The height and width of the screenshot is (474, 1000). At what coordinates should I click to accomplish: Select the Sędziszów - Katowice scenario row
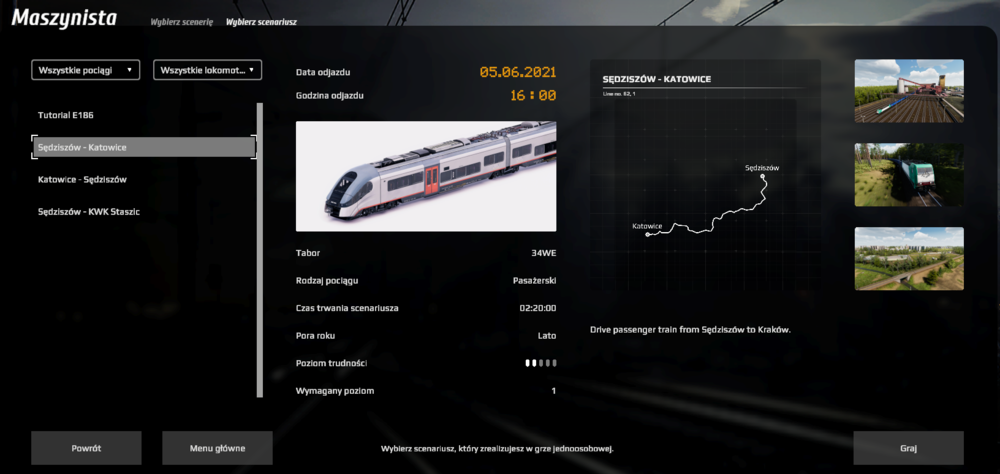point(144,147)
